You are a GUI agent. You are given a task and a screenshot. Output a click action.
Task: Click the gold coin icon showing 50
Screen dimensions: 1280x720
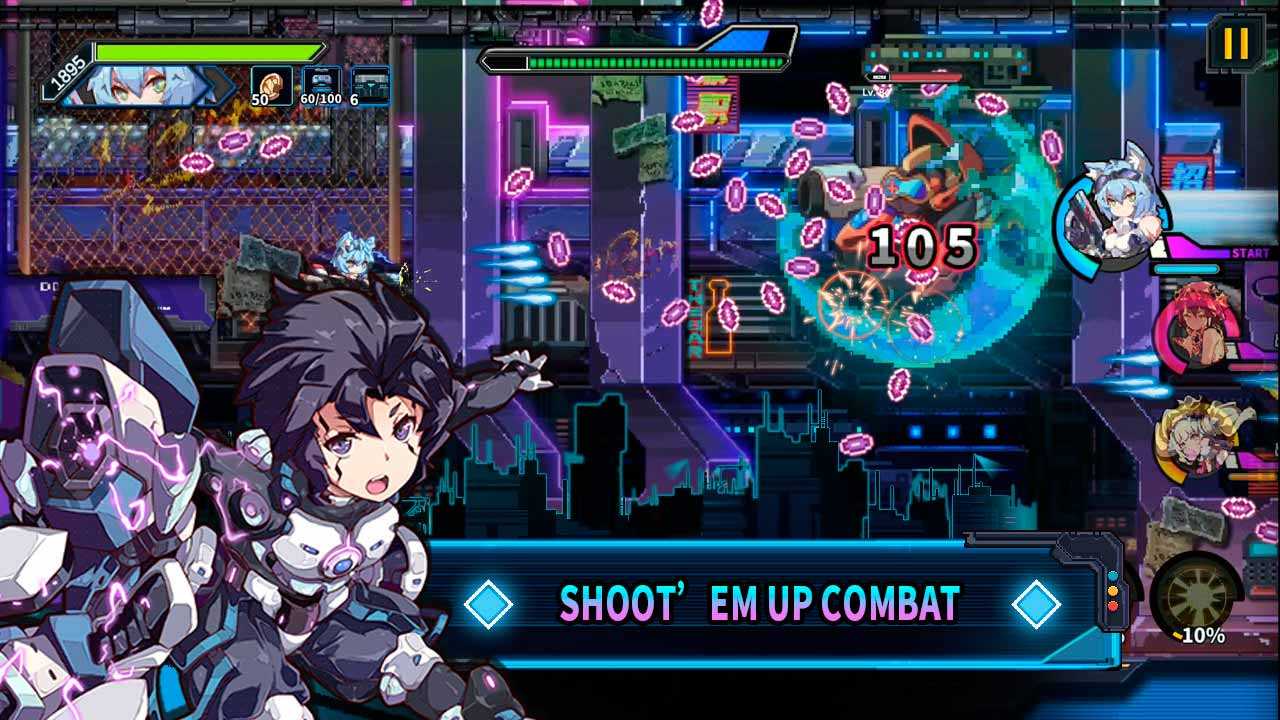click(270, 84)
